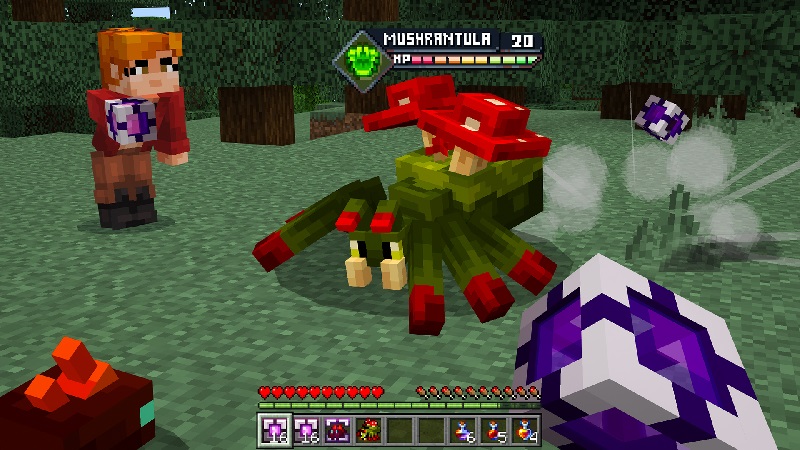This screenshot has height=450, width=800.
Task: Select the highlighted capture cube hotbar slot
Action: click(x=274, y=430)
